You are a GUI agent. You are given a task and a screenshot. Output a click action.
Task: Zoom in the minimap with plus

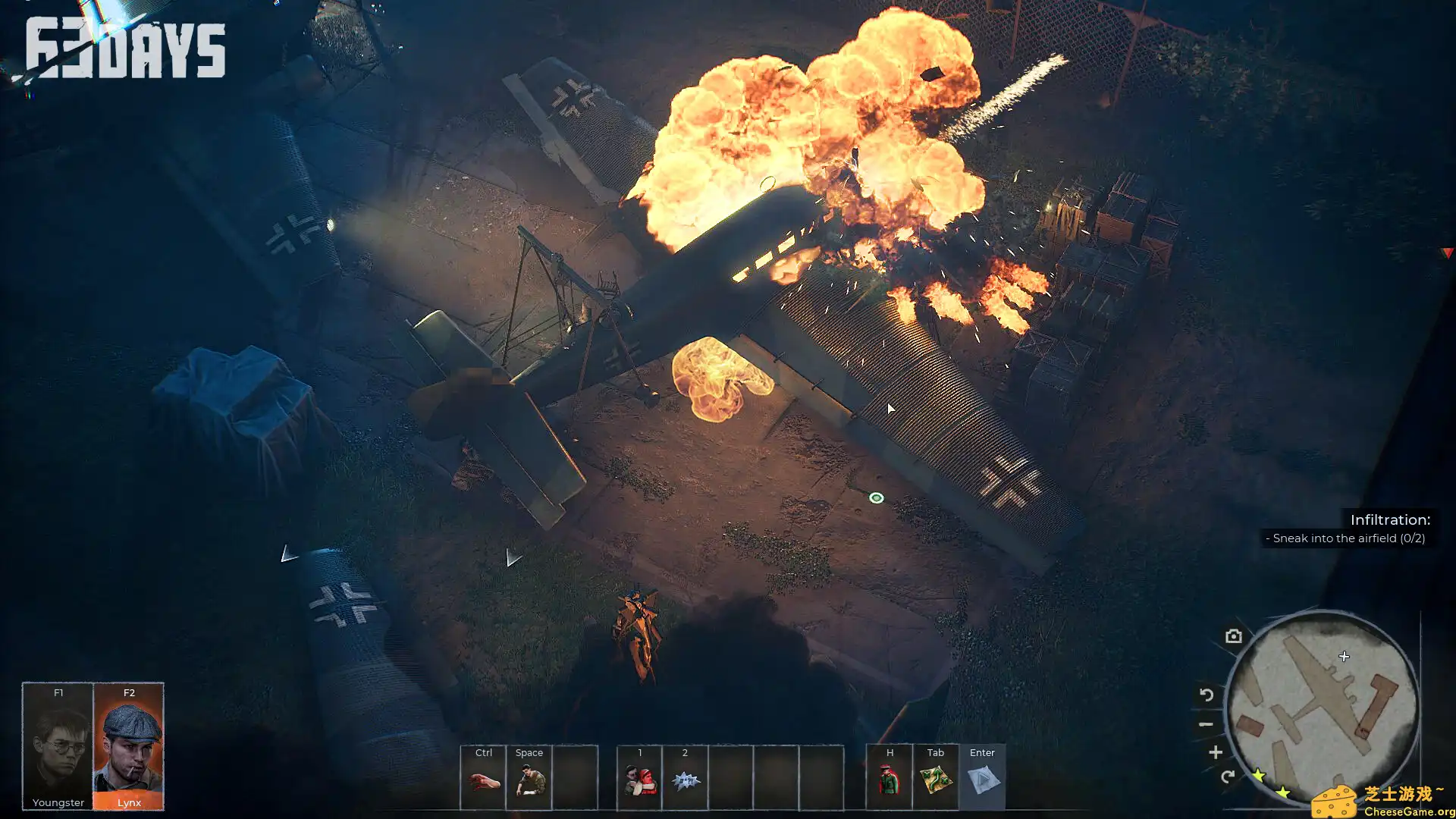(x=1216, y=752)
